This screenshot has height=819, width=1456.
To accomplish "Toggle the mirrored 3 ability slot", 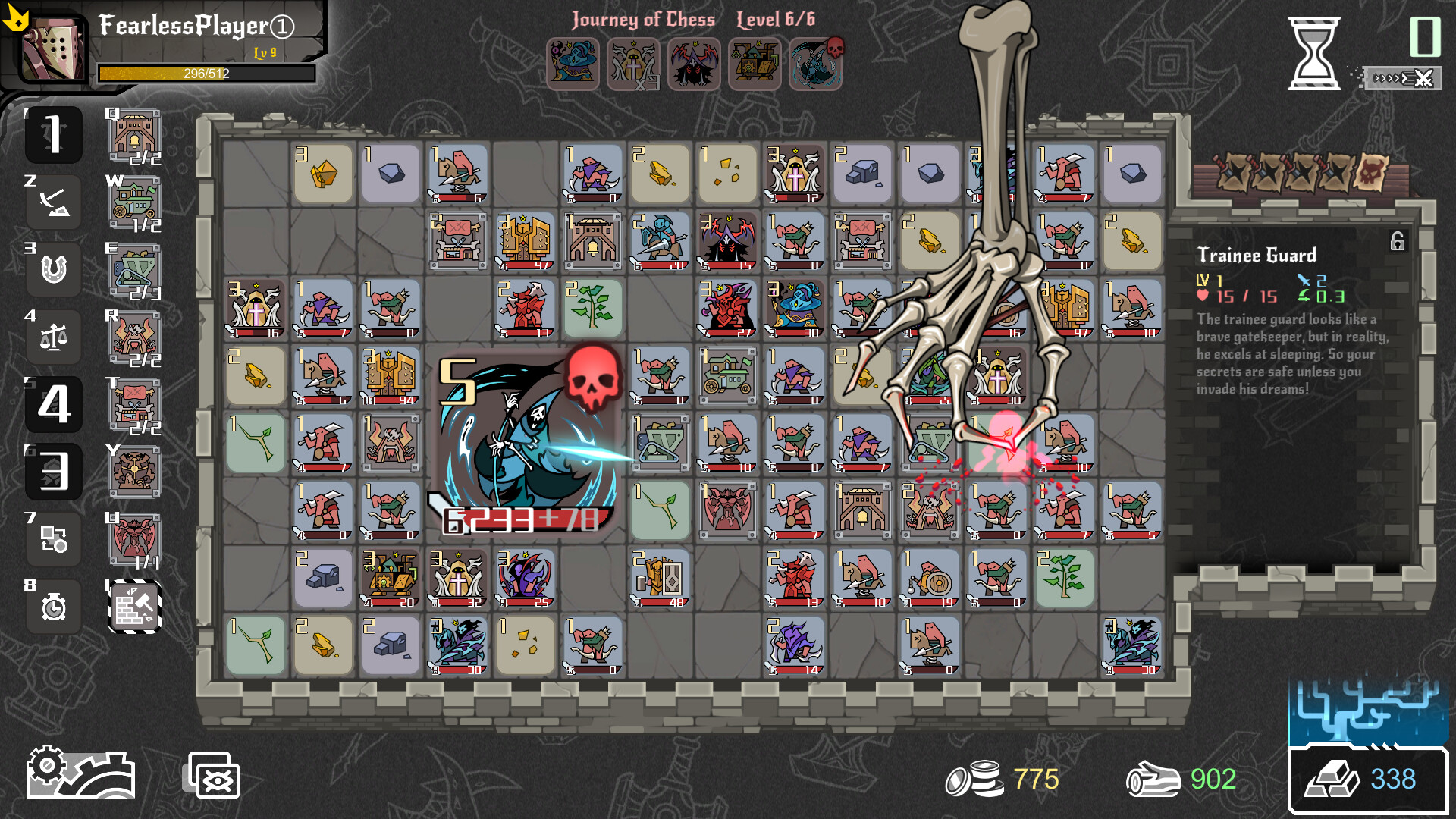I will click(53, 472).
